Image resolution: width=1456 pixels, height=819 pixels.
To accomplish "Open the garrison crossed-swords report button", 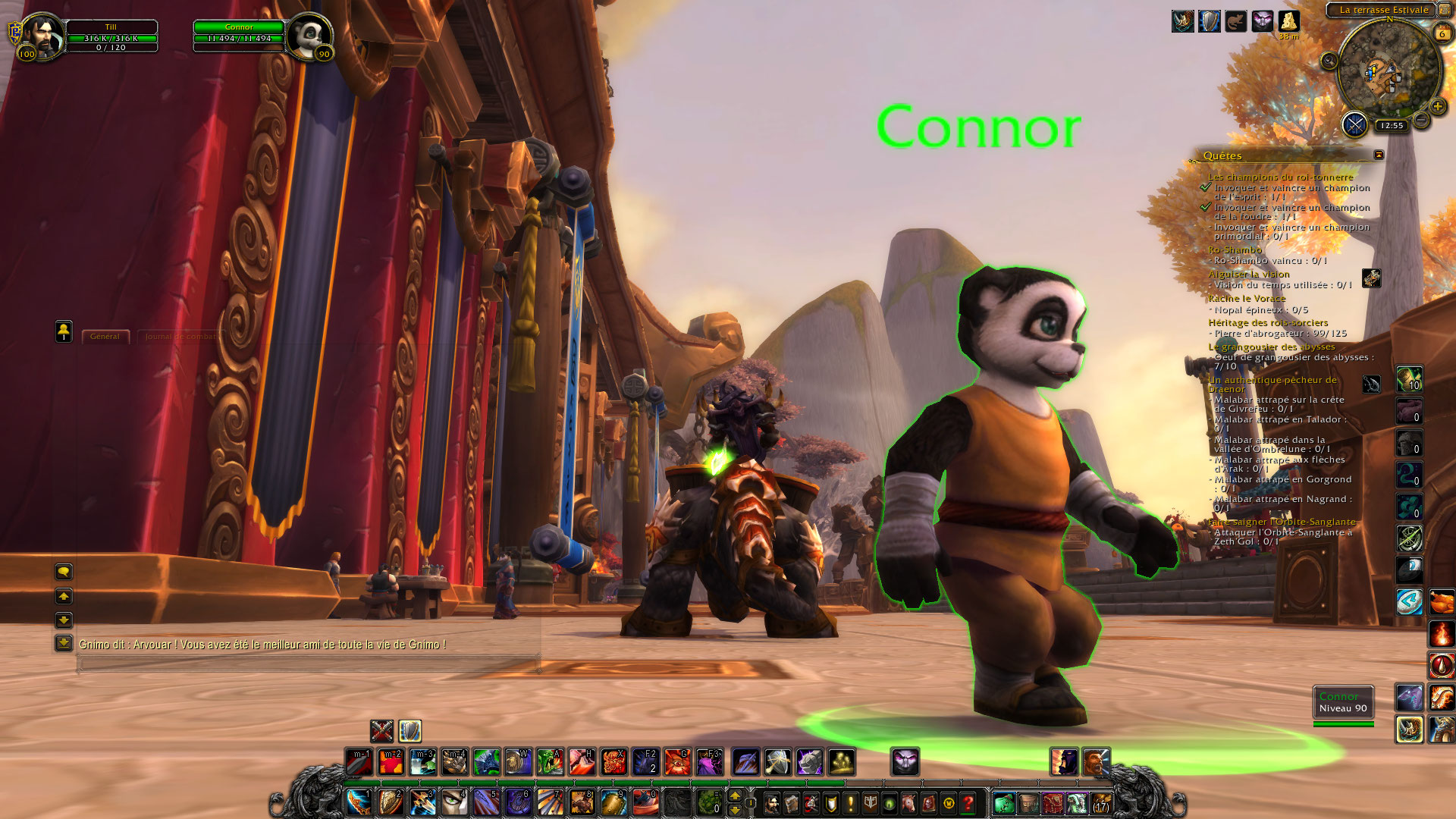I will (1354, 124).
